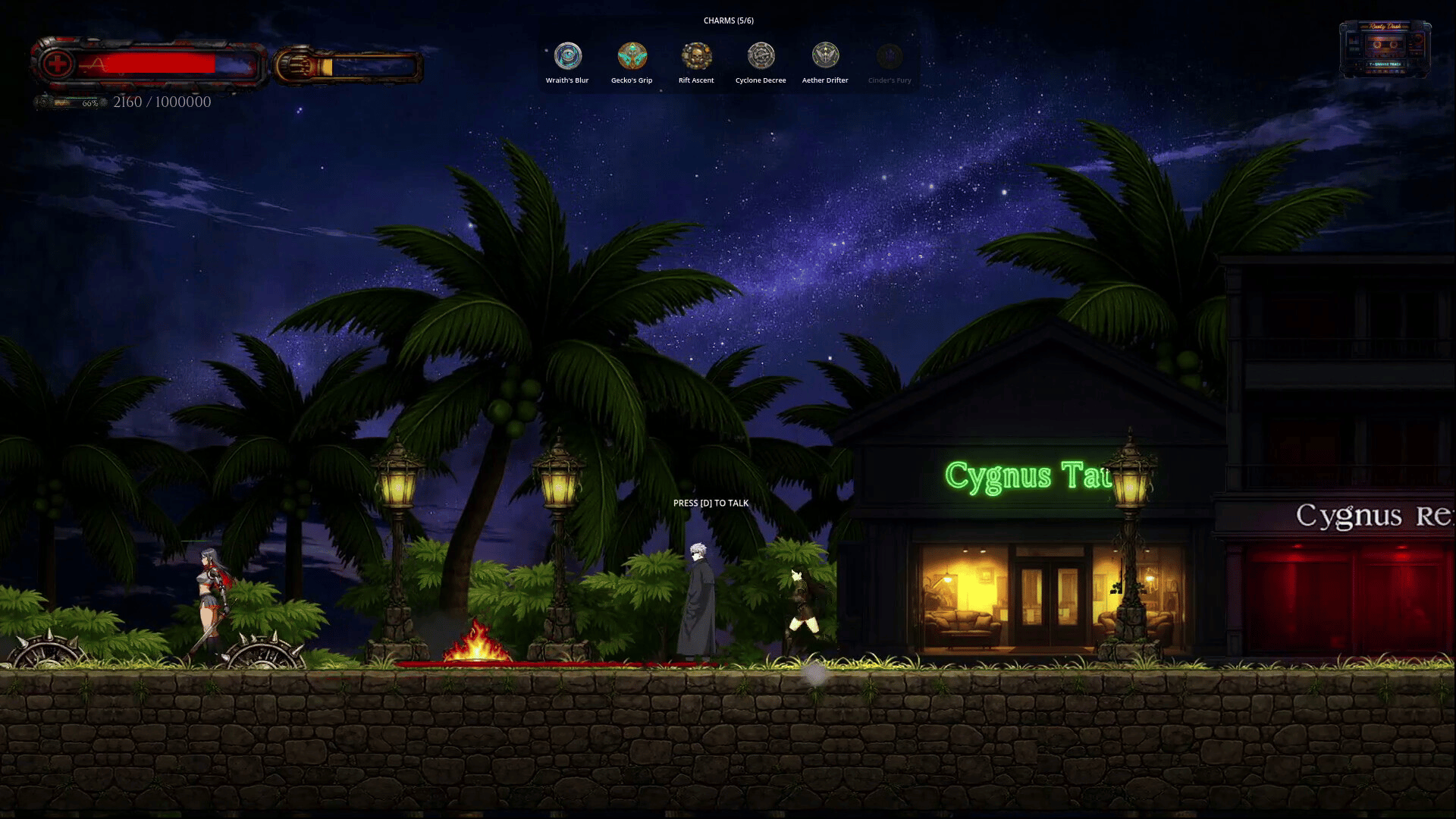
Task: Select the dimmed Cinder's Fury charm
Action: click(x=890, y=56)
